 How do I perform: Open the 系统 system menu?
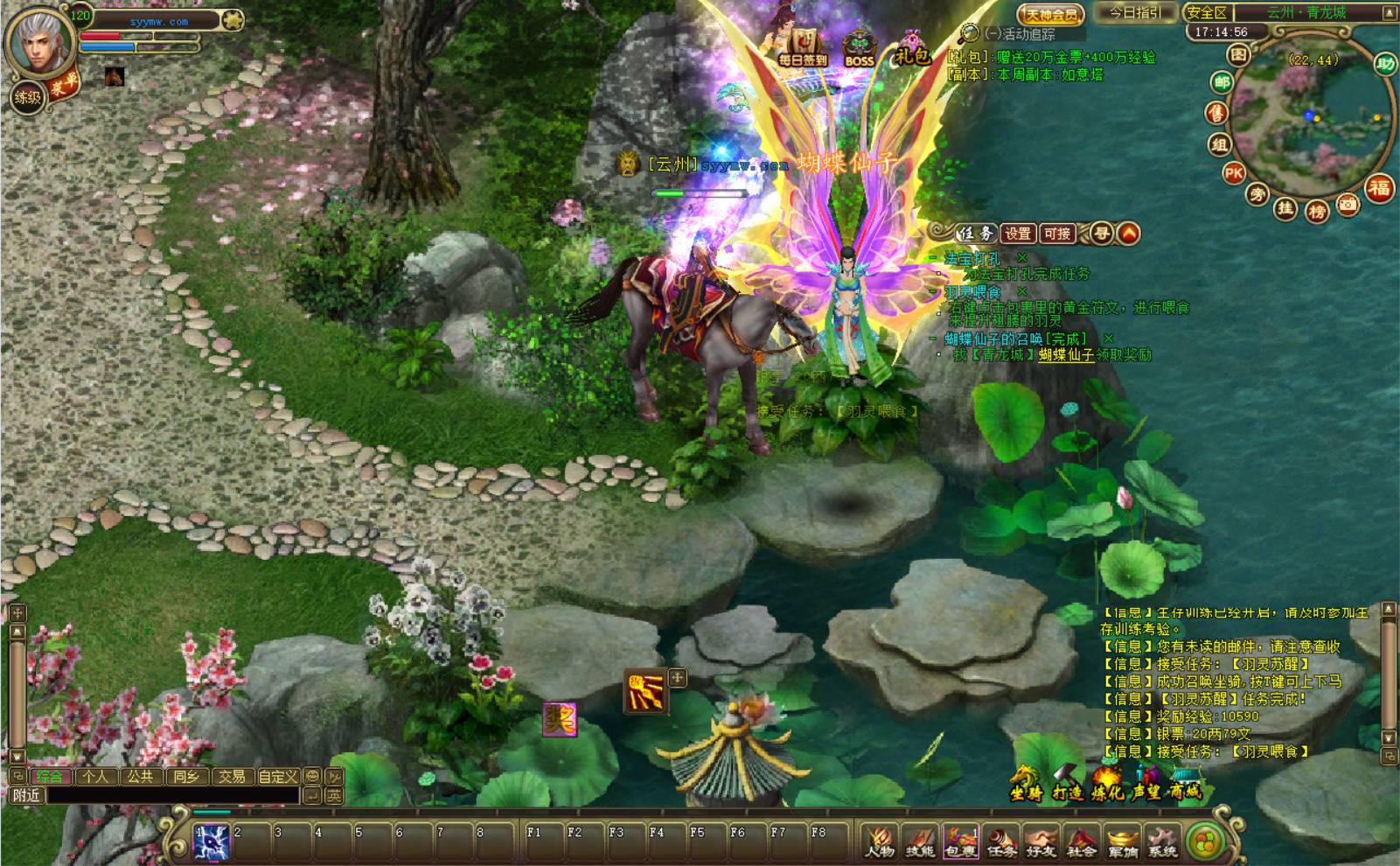[1163, 841]
